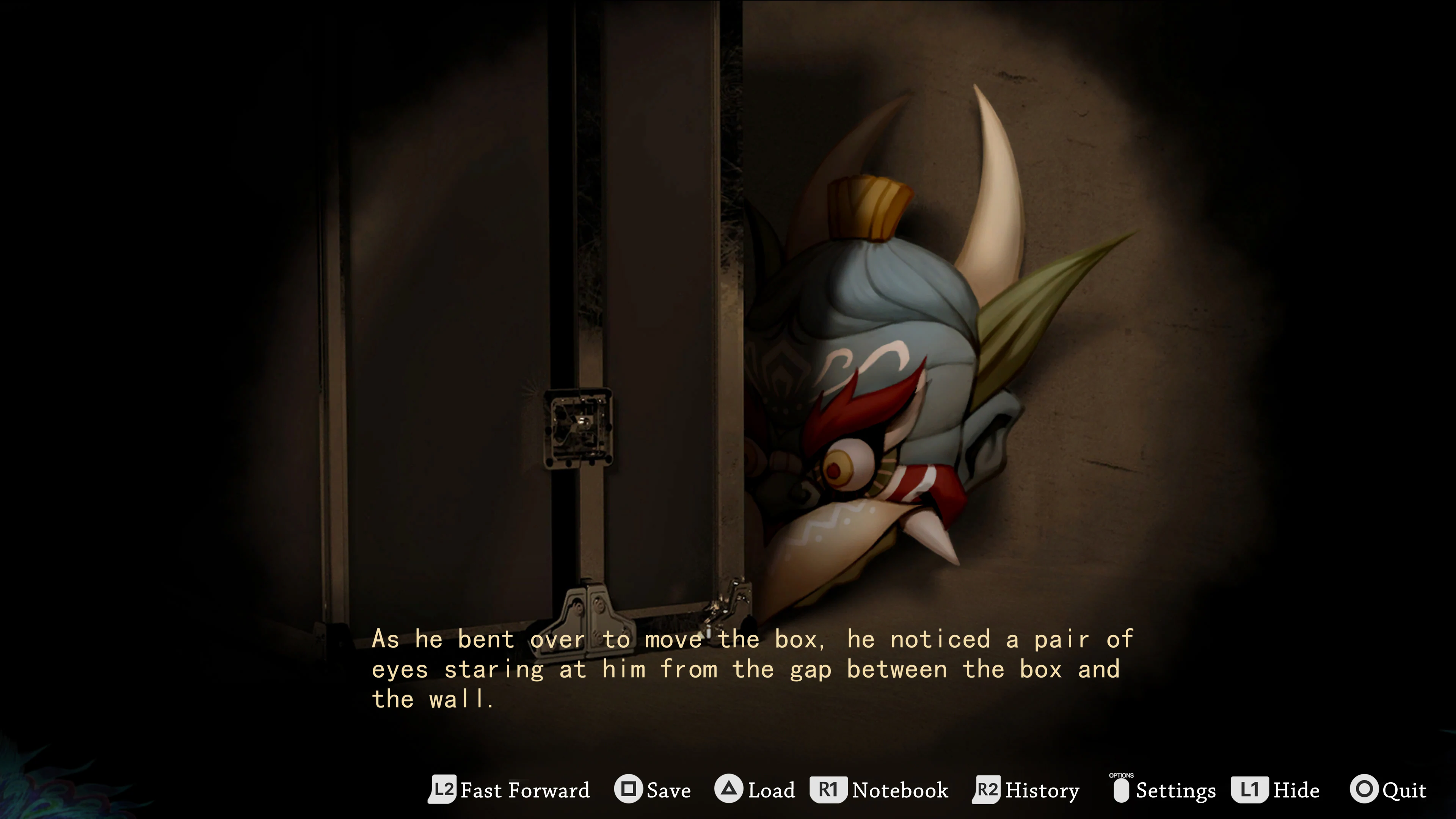Screen dimensions: 1456x819
Task: Open the dialogue History log
Action: tap(1043, 790)
